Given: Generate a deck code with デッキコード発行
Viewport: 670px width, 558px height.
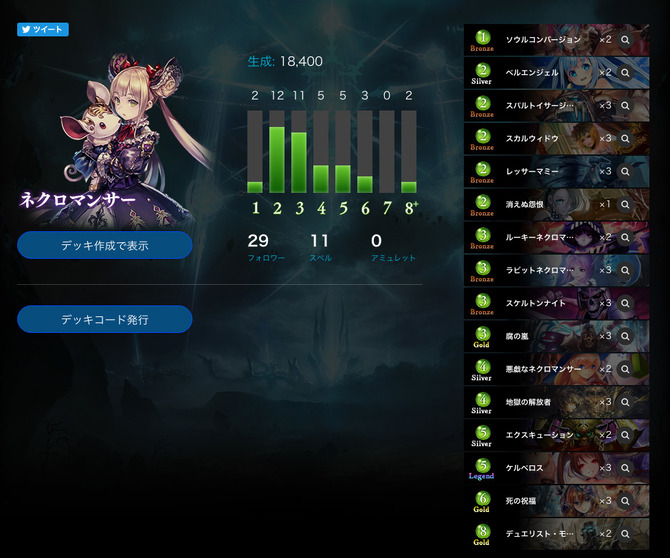Looking at the screenshot, I should point(105,319).
